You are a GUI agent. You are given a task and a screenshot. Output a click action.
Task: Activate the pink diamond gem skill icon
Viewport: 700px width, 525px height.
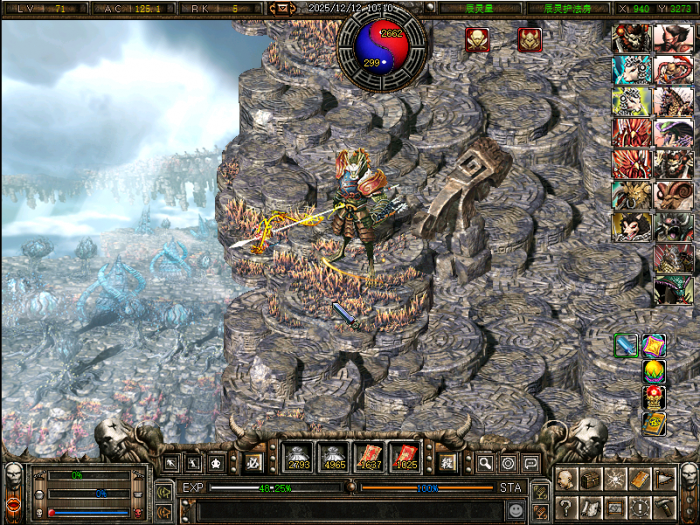pyautogui.click(x=654, y=346)
